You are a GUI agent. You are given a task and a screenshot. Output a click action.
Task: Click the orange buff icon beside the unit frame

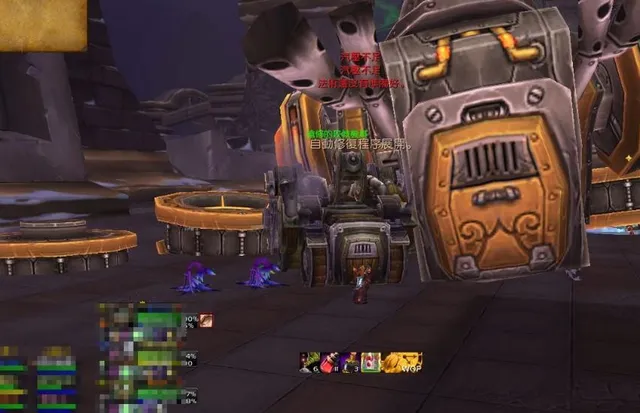click(206, 320)
